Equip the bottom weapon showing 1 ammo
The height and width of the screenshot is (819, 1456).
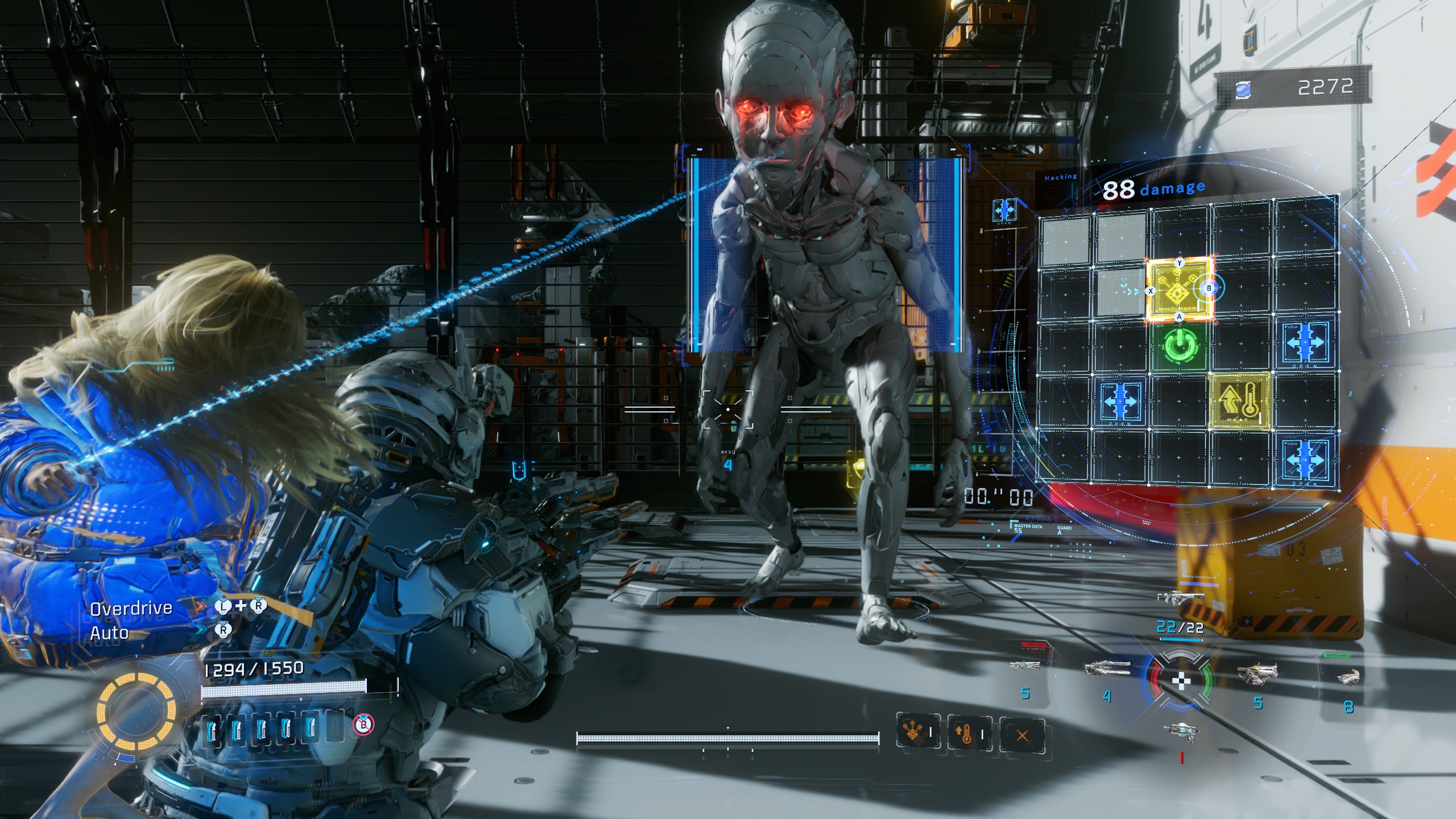click(x=1181, y=730)
